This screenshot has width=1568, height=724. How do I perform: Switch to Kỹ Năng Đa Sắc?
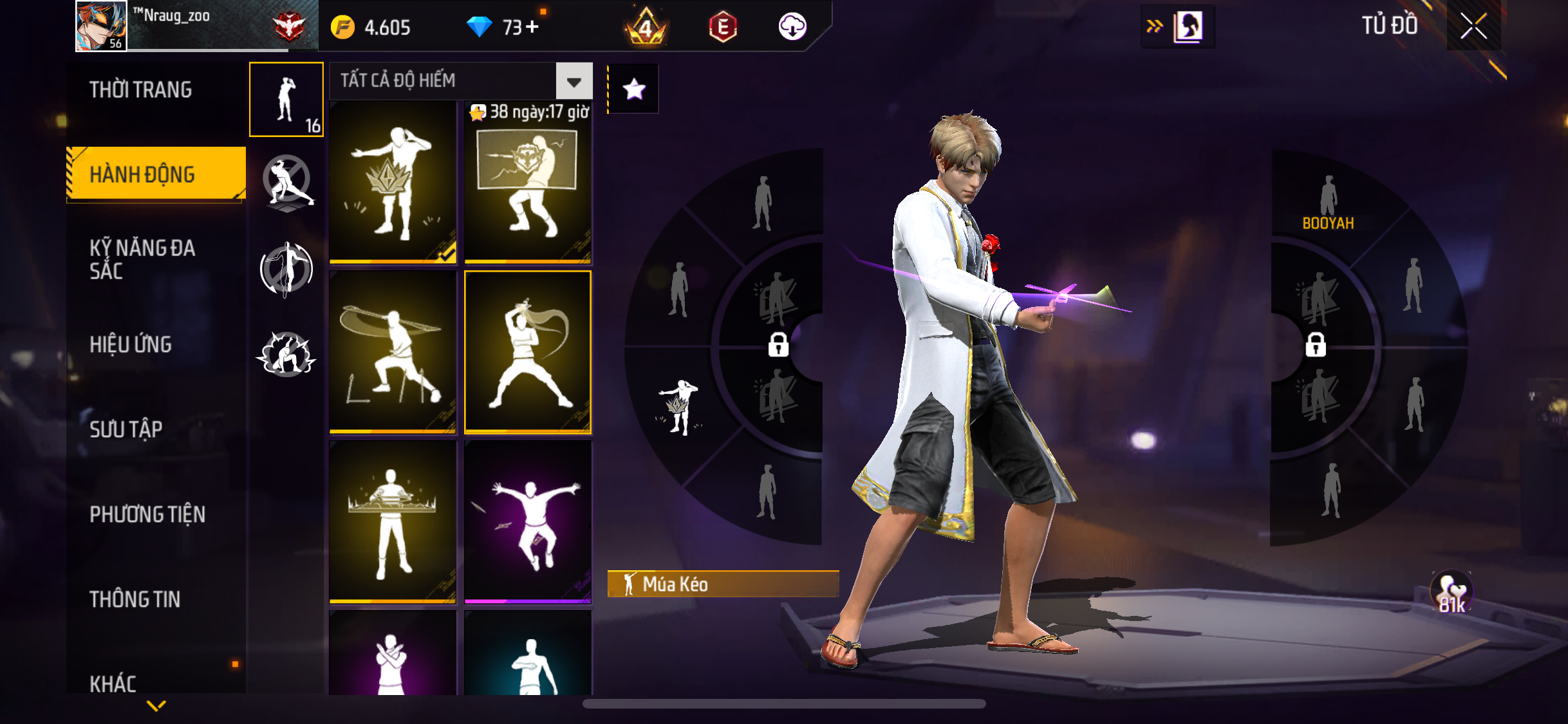tap(142, 259)
